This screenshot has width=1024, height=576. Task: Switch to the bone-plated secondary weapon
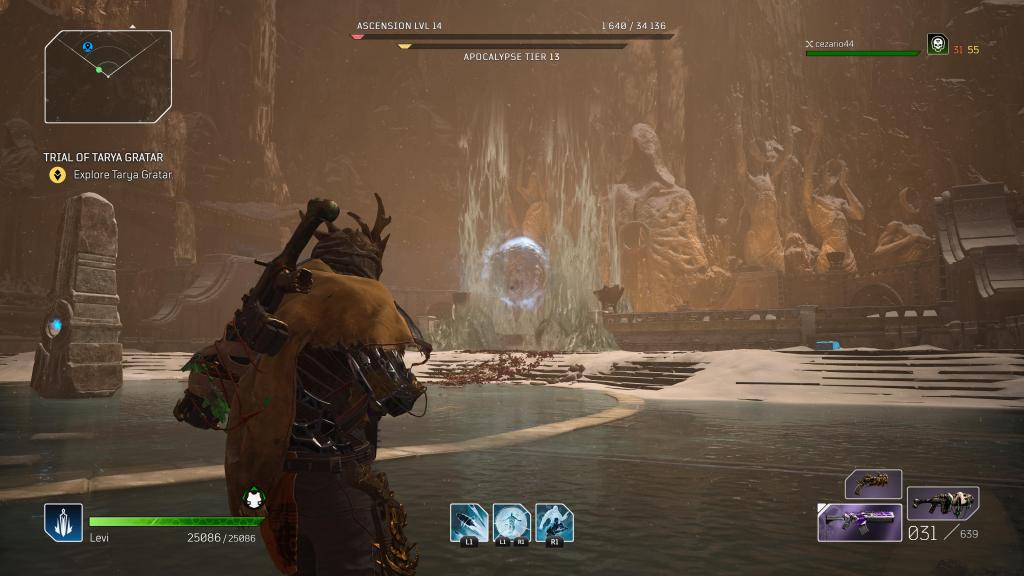pyautogui.click(x=942, y=503)
